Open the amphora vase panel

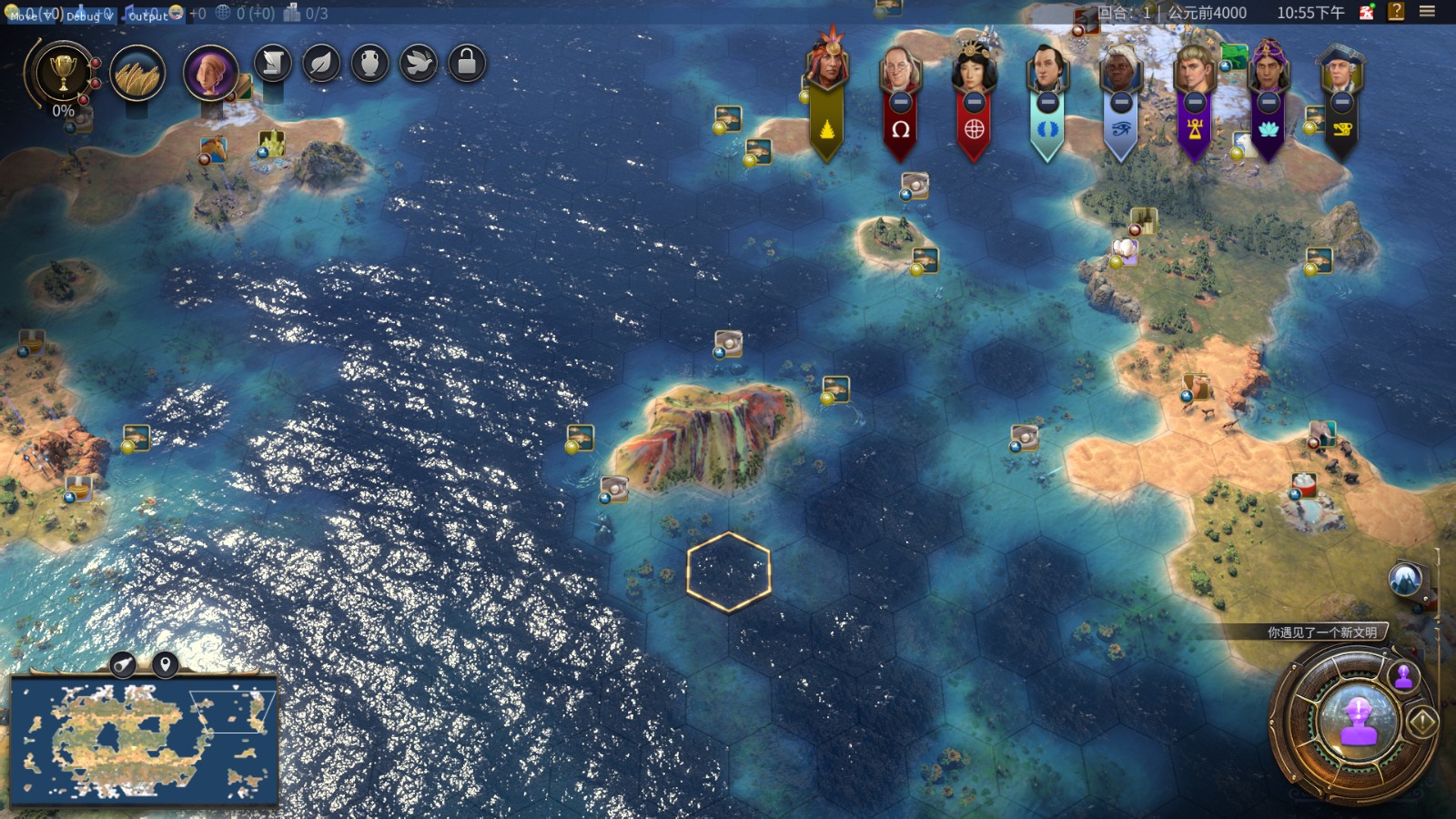click(369, 64)
